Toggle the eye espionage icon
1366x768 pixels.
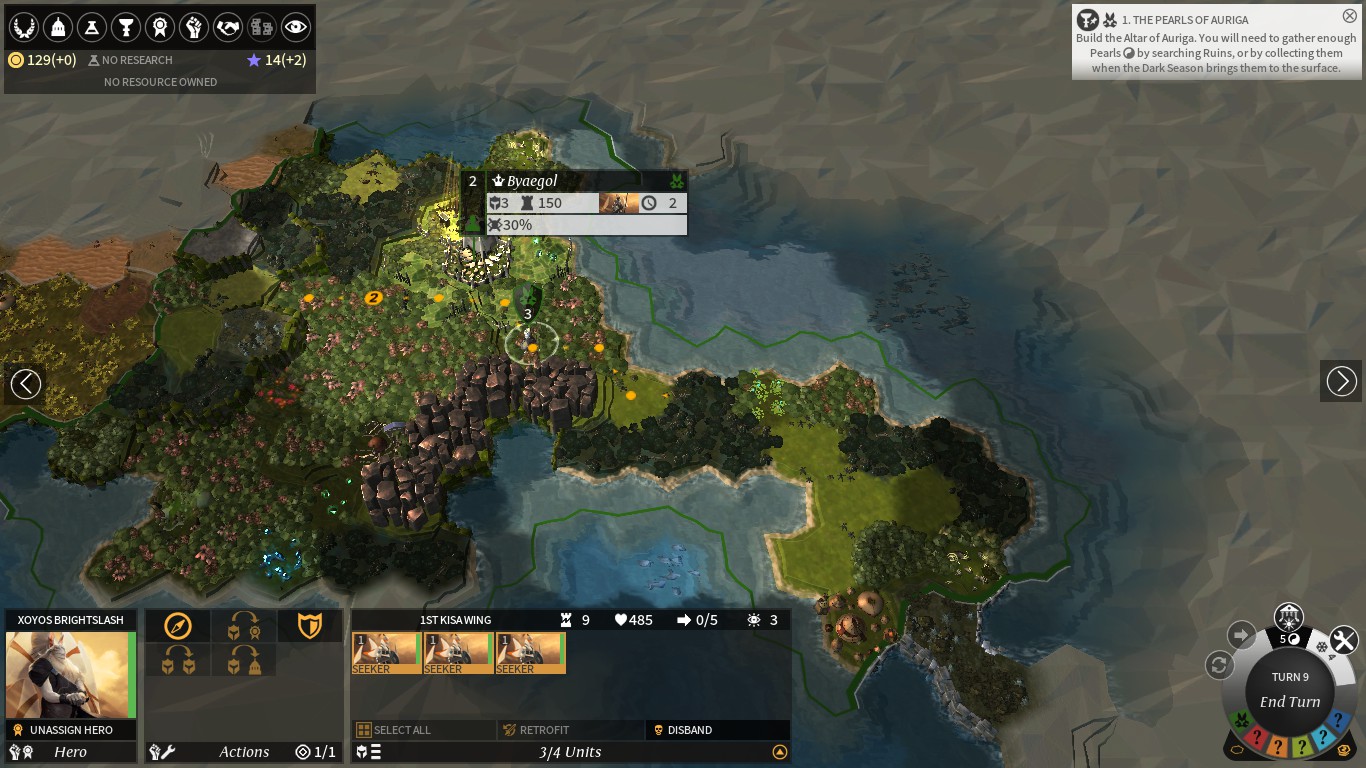tap(296, 27)
